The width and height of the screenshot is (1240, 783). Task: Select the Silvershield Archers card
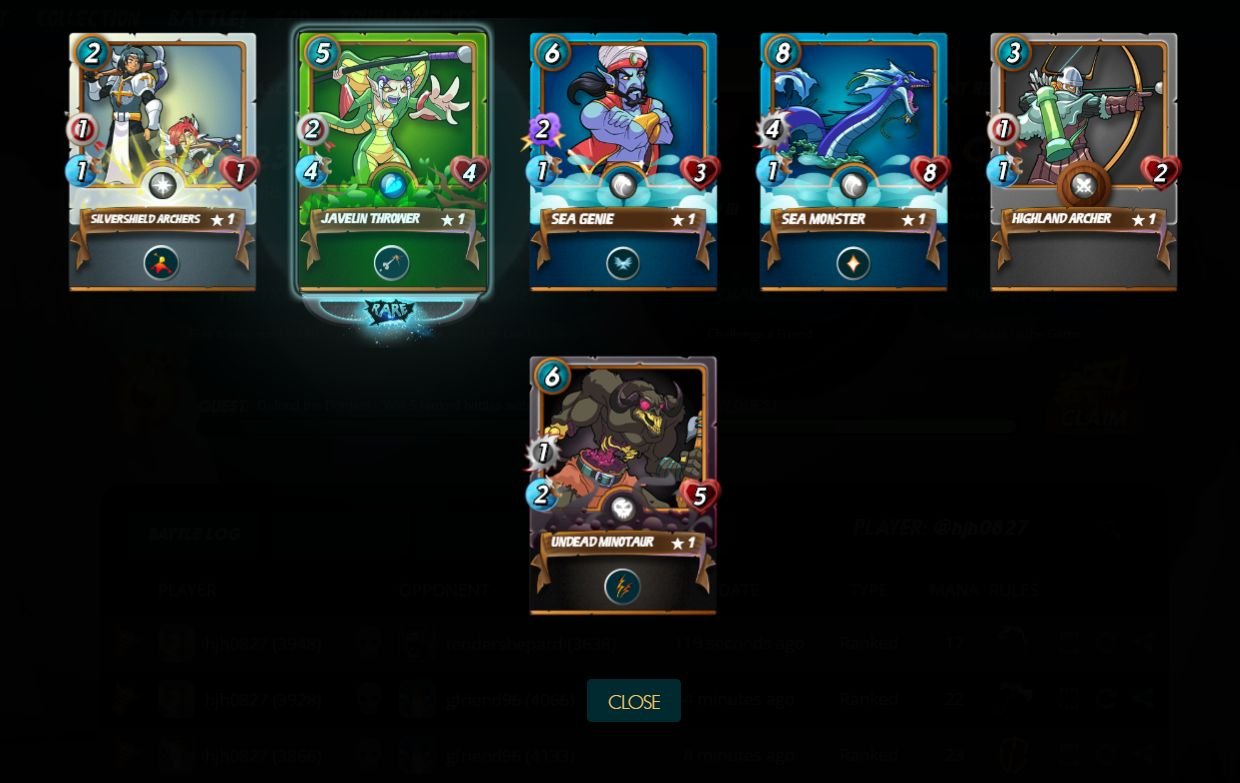pos(162,162)
